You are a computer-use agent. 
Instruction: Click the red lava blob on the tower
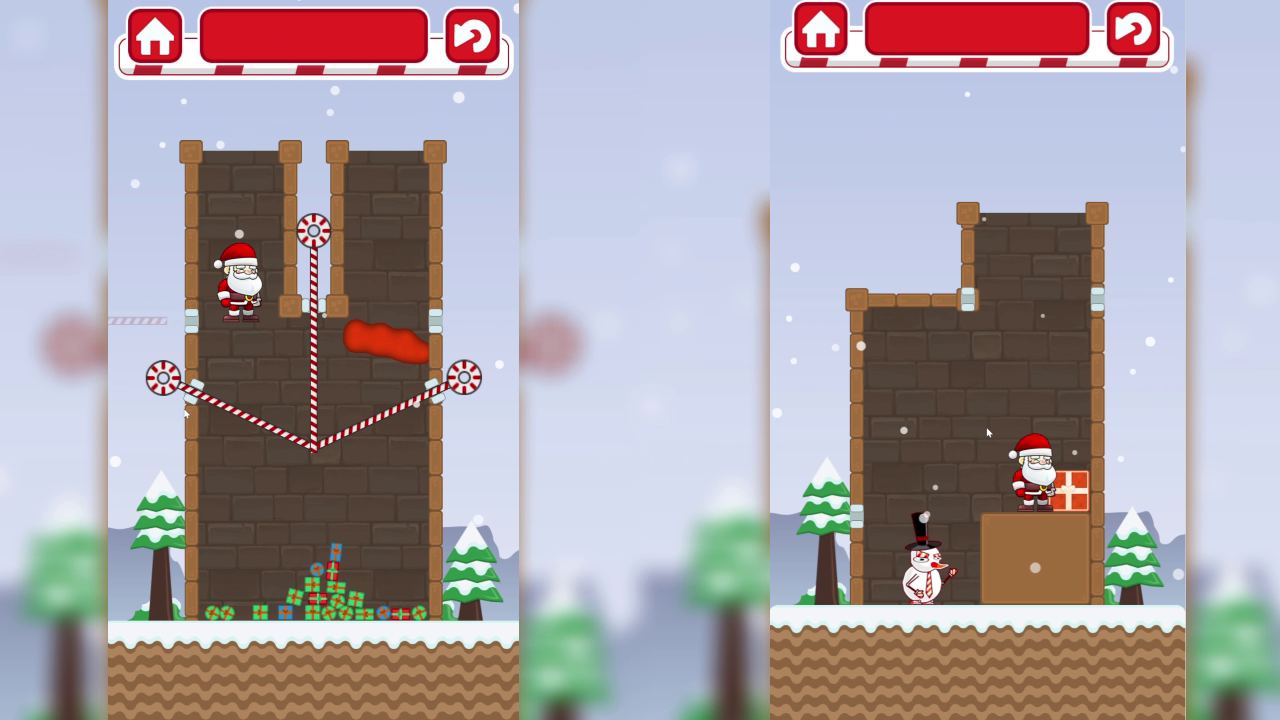[388, 340]
